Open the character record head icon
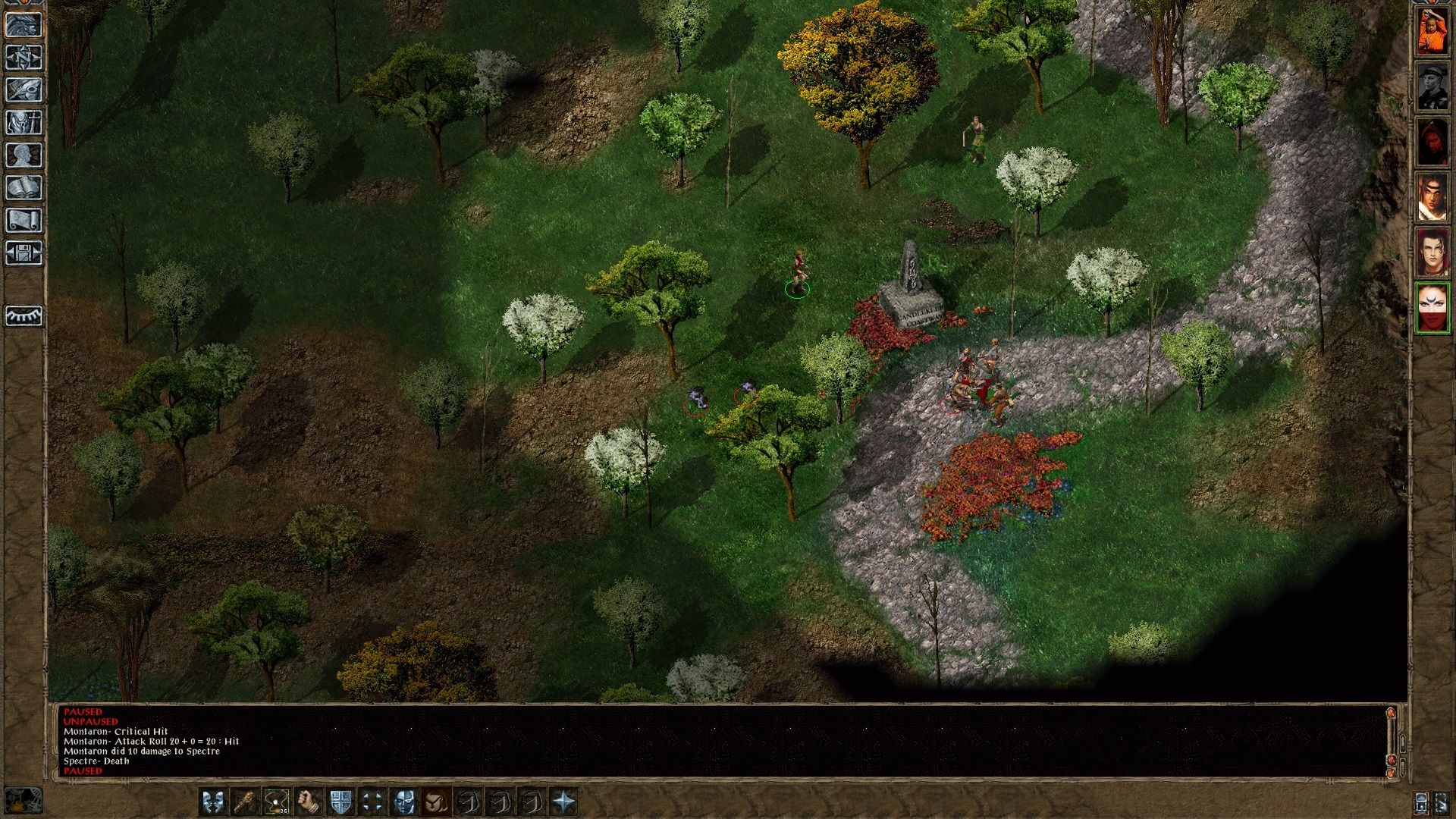The height and width of the screenshot is (819, 1456). pos(24,155)
